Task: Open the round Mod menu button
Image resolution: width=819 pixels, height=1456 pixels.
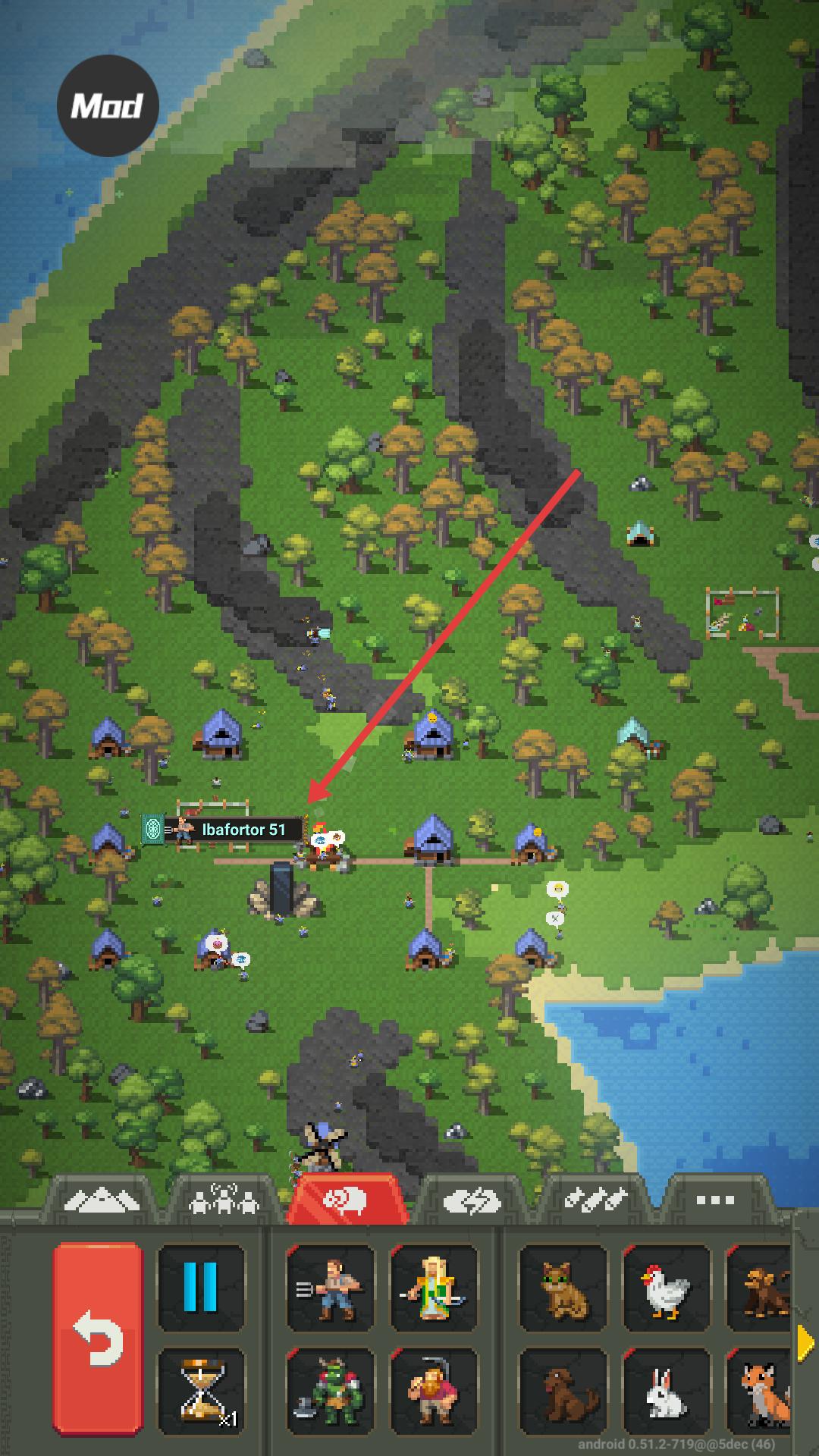Action: (x=108, y=105)
